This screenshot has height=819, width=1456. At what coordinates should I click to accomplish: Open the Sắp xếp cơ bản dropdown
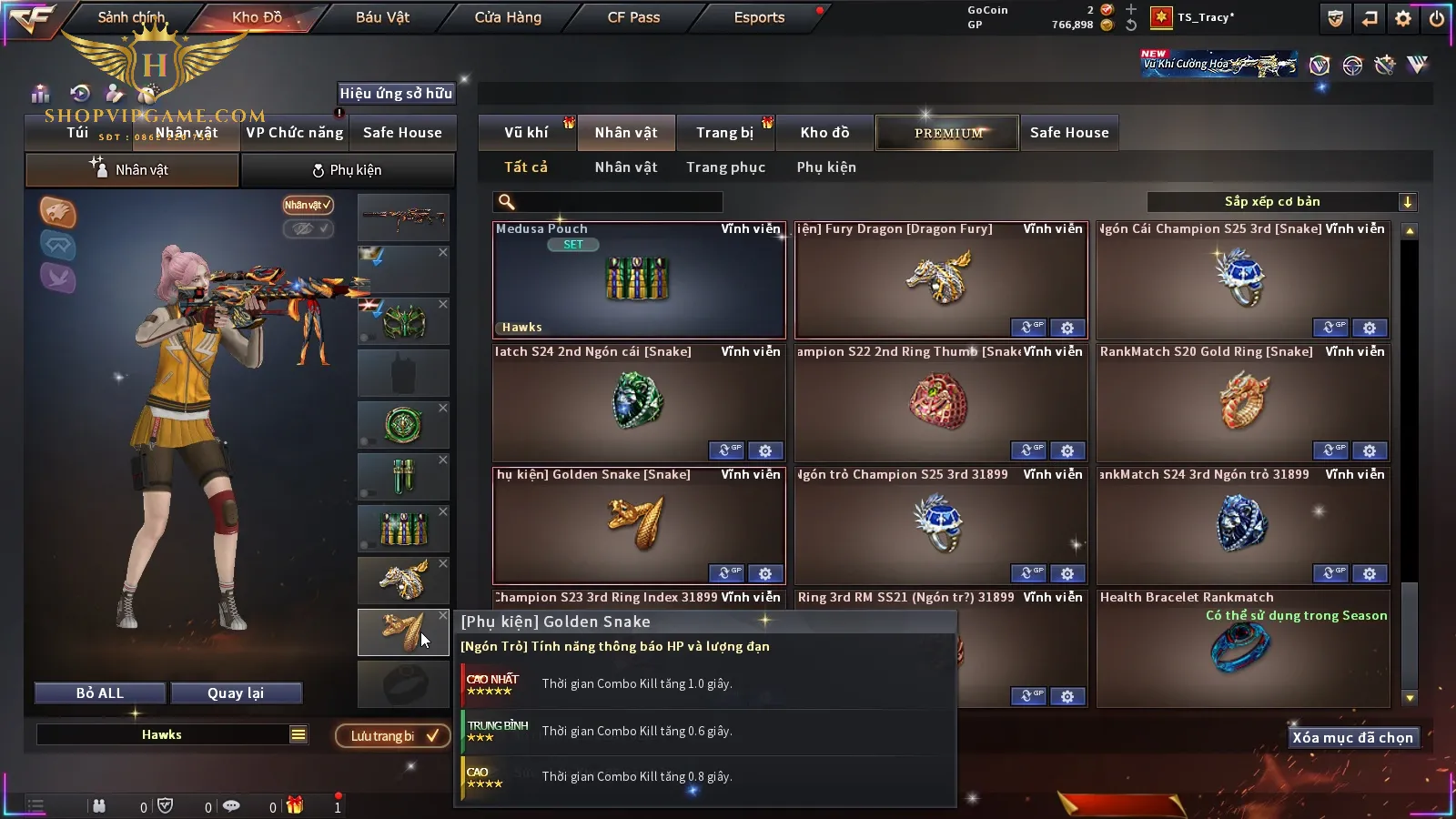[1281, 202]
